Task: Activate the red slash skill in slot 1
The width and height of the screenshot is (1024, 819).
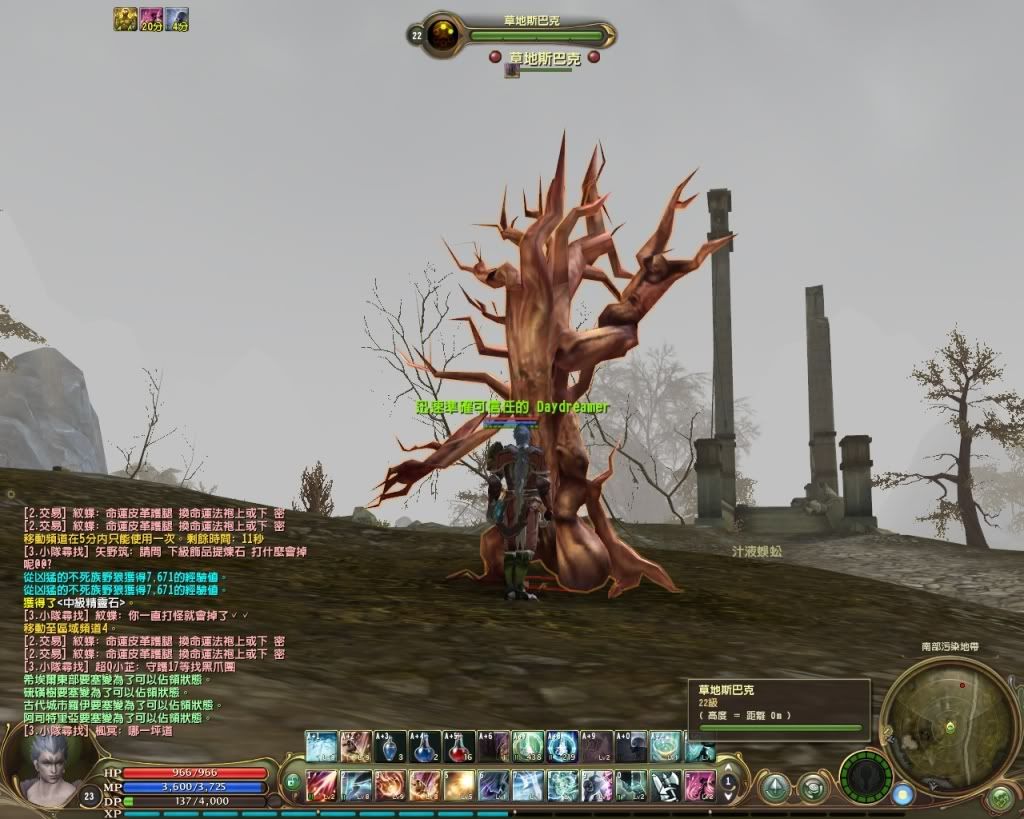Action: (321, 784)
